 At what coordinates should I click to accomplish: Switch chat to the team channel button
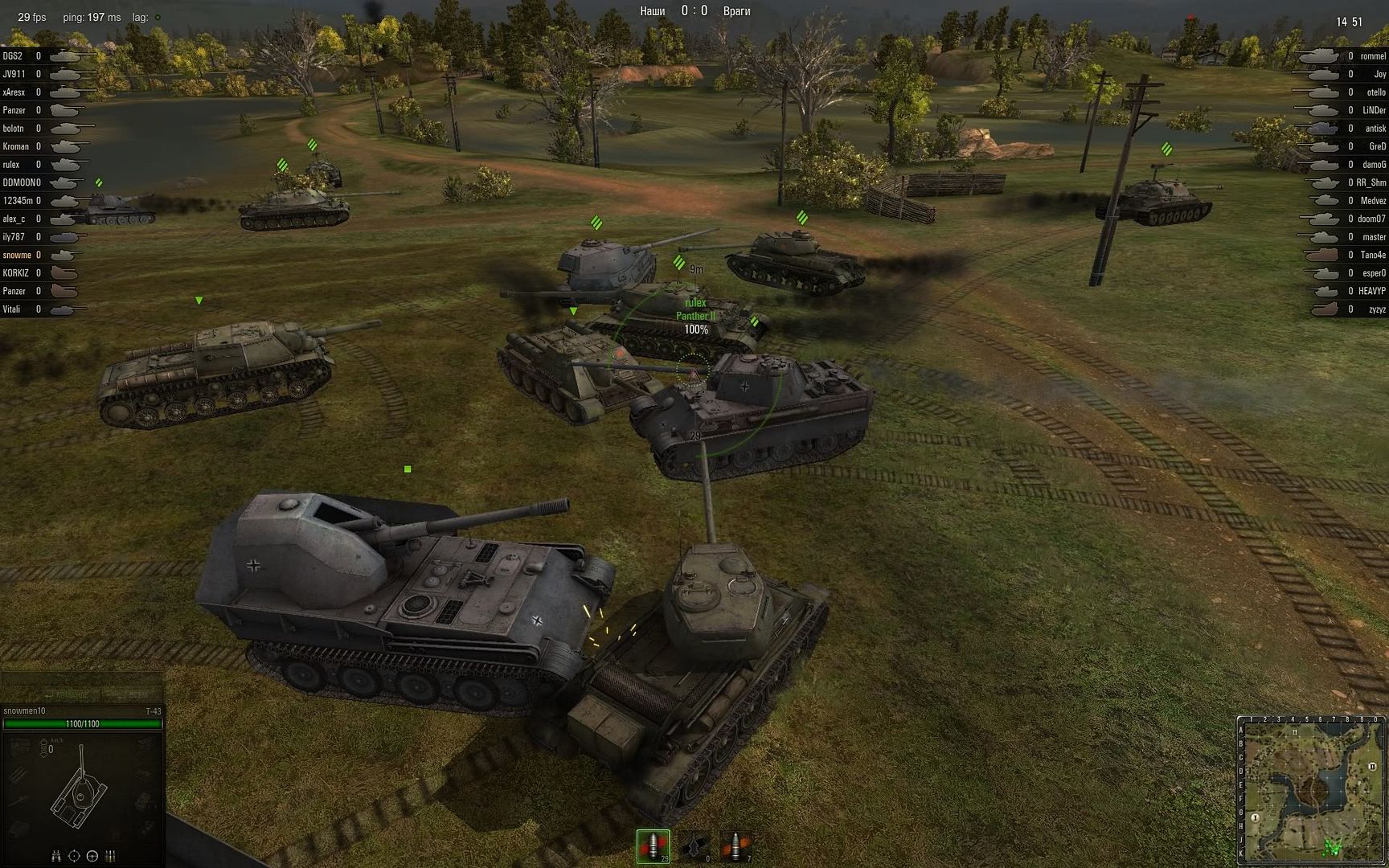click(72, 694)
